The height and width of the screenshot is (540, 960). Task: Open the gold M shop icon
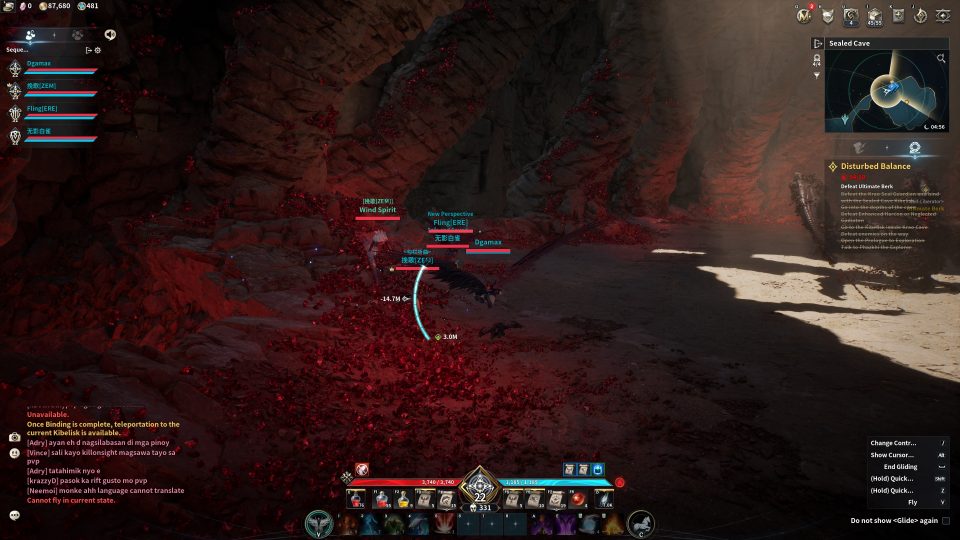click(803, 15)
